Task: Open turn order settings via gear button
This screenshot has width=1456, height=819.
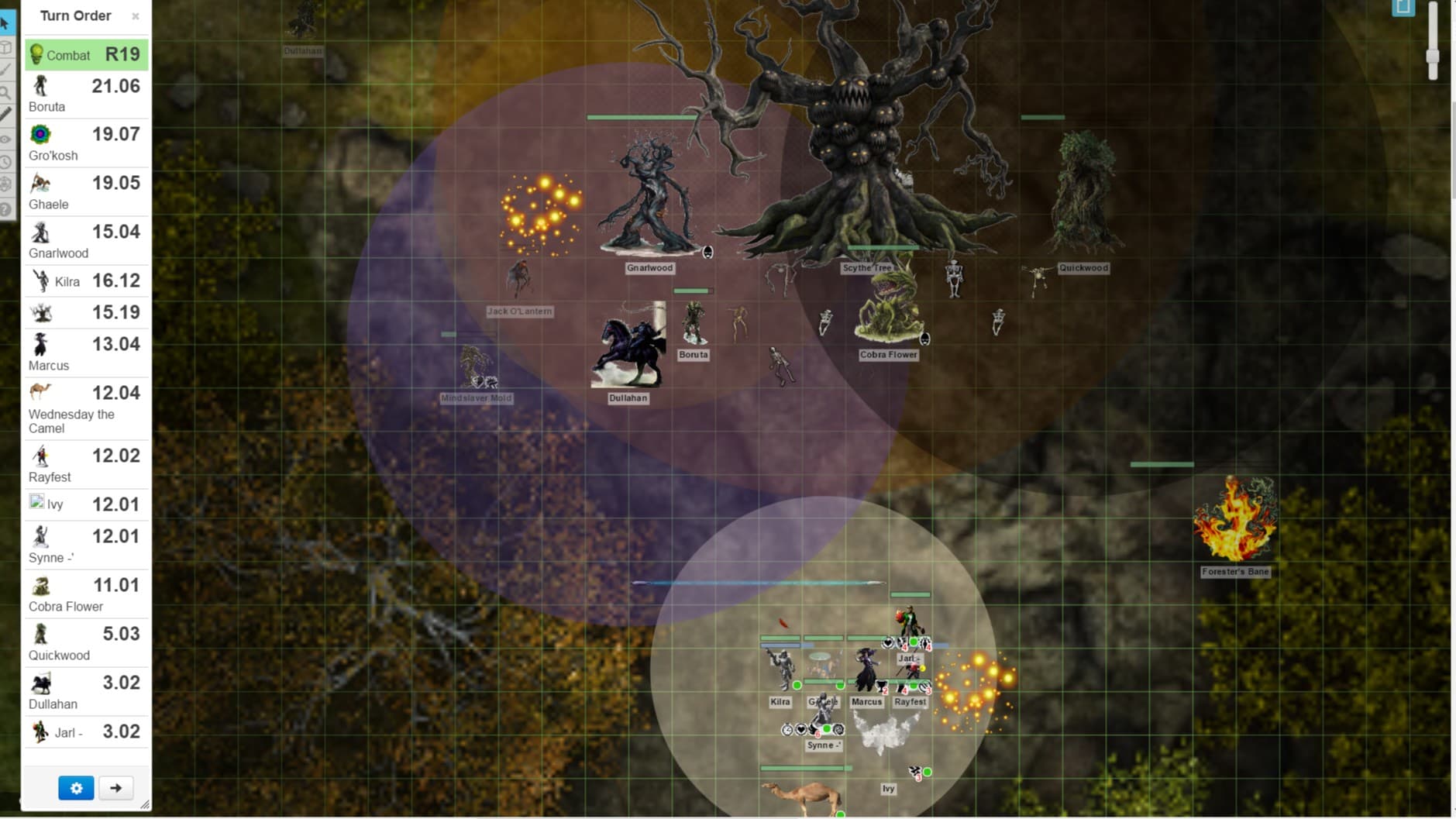Action: pos(75,787)
